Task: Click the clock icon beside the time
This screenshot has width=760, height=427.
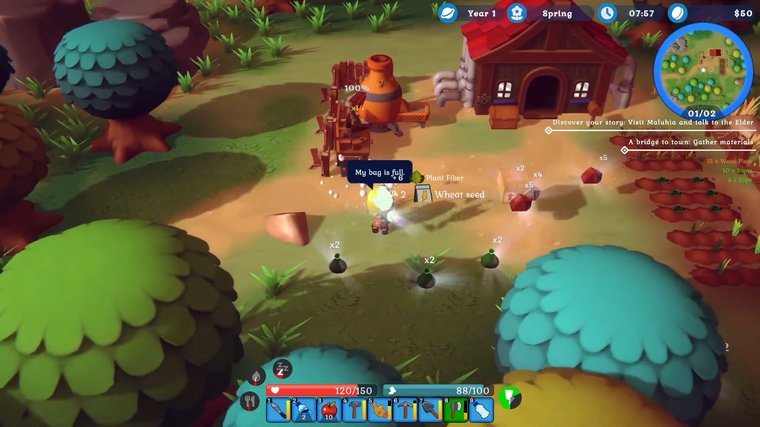Action: click(x=608, y=13)
